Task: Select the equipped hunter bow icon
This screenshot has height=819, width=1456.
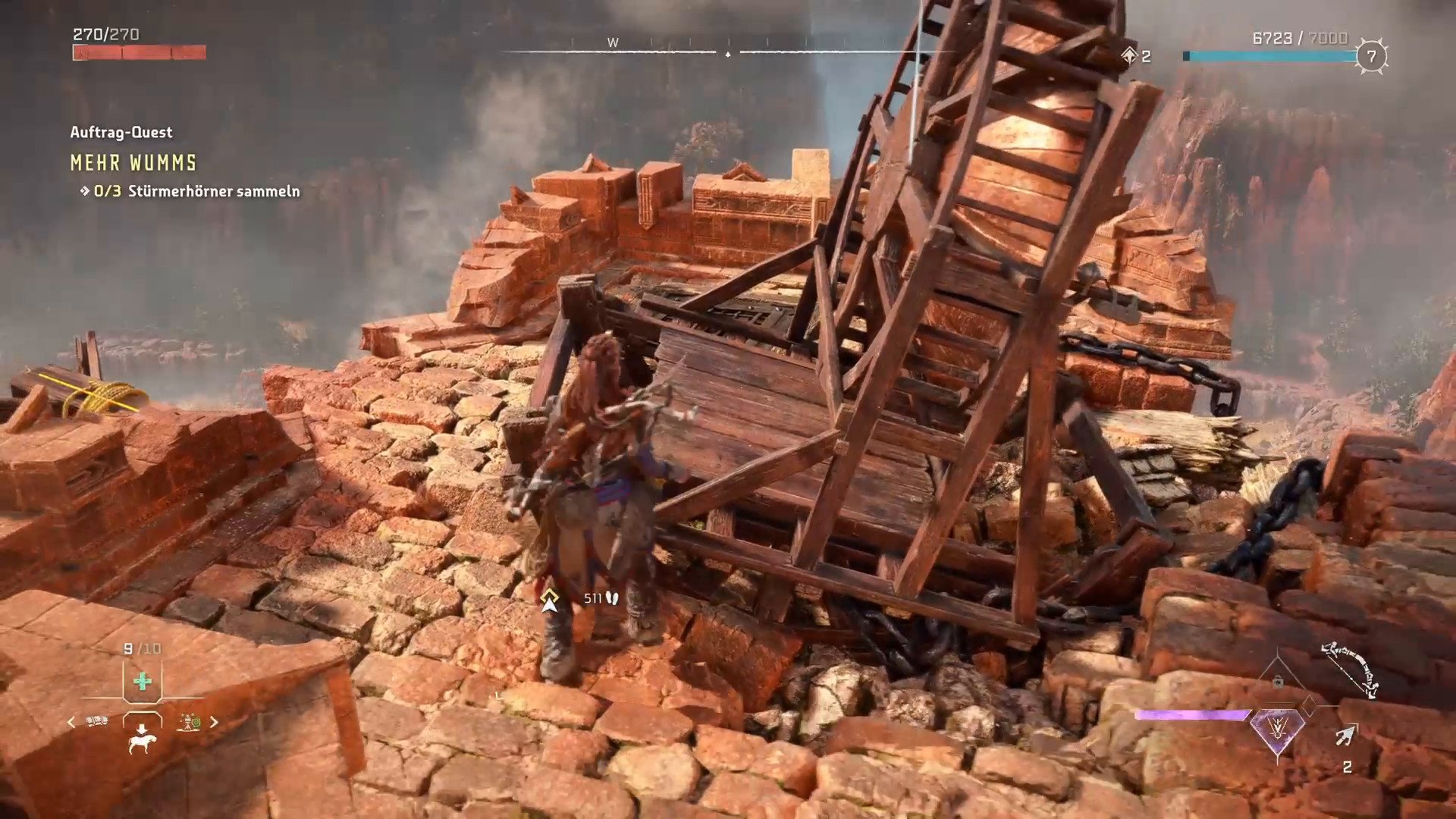Action: pos(1350,669)
